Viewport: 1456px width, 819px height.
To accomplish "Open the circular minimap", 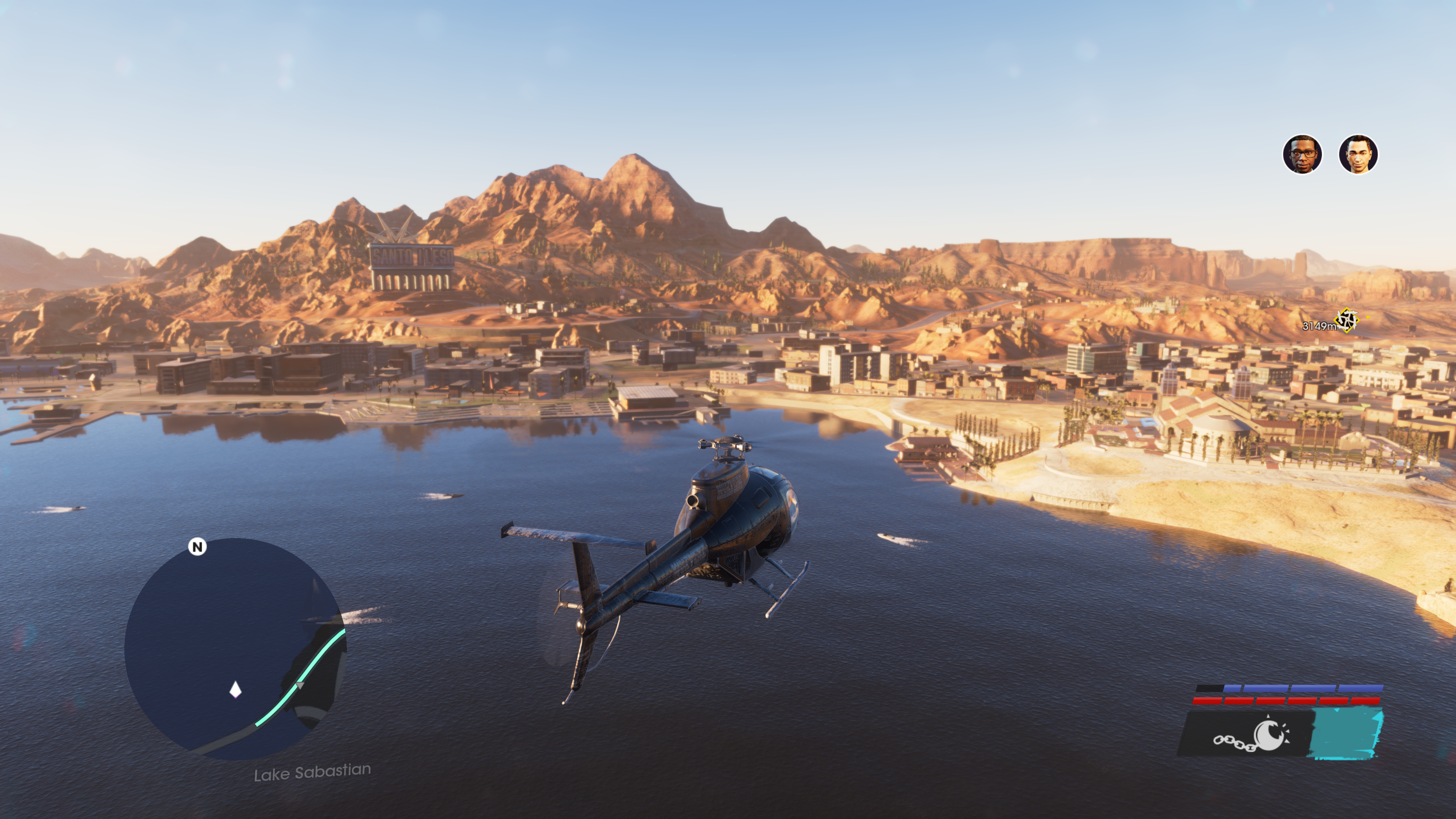I will point(235,648).
